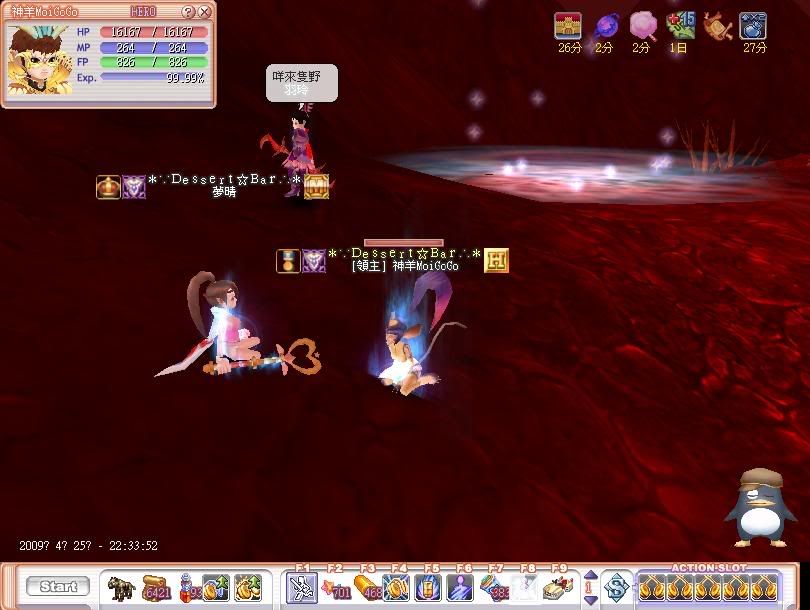810x610 pixels.
Task: Close the character status window
Action: pyautogui.click(x=204, y=12)
